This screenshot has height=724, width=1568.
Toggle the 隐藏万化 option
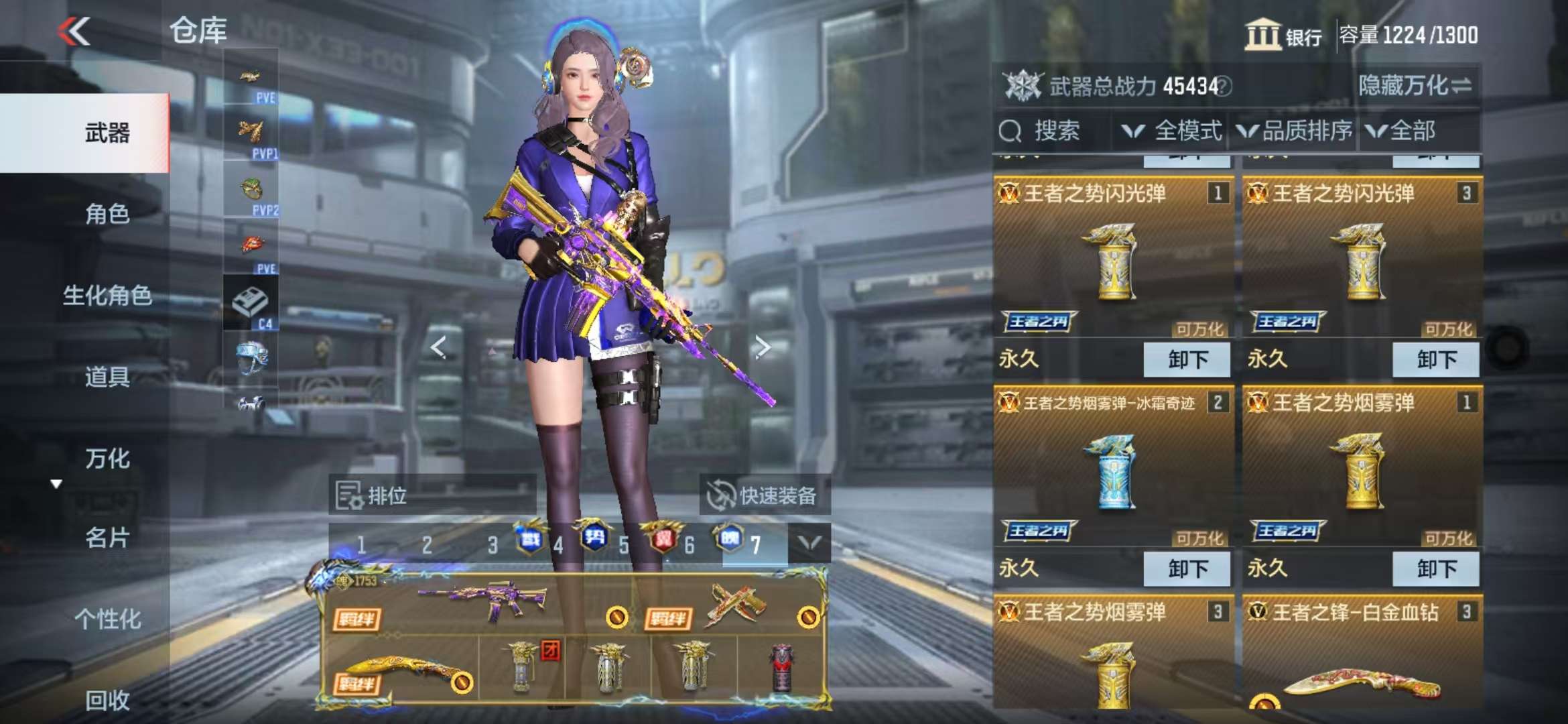1415,86
